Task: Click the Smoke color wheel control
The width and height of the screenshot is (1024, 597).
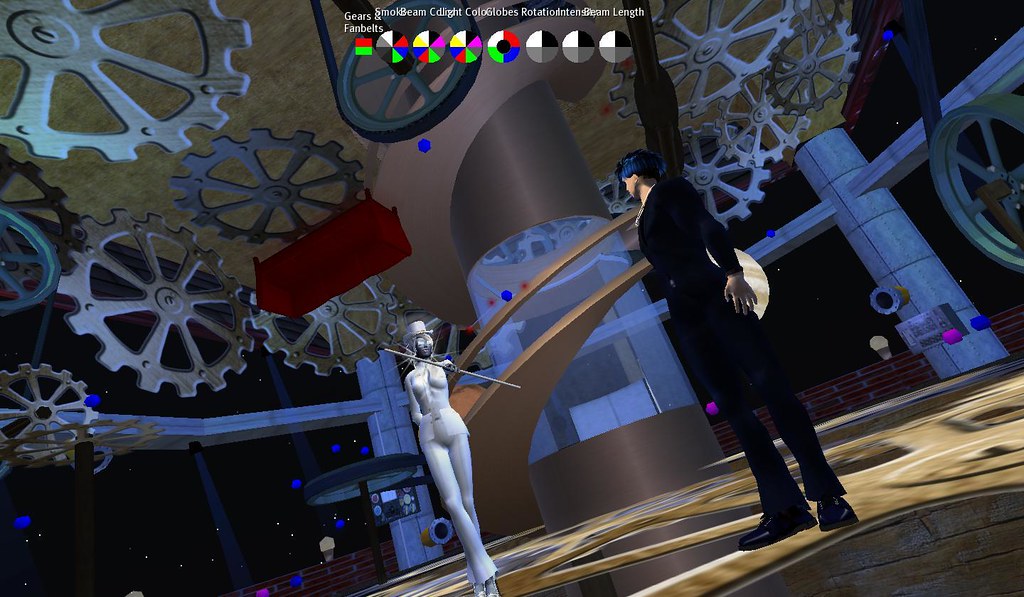Action: [x=391, y=46]
